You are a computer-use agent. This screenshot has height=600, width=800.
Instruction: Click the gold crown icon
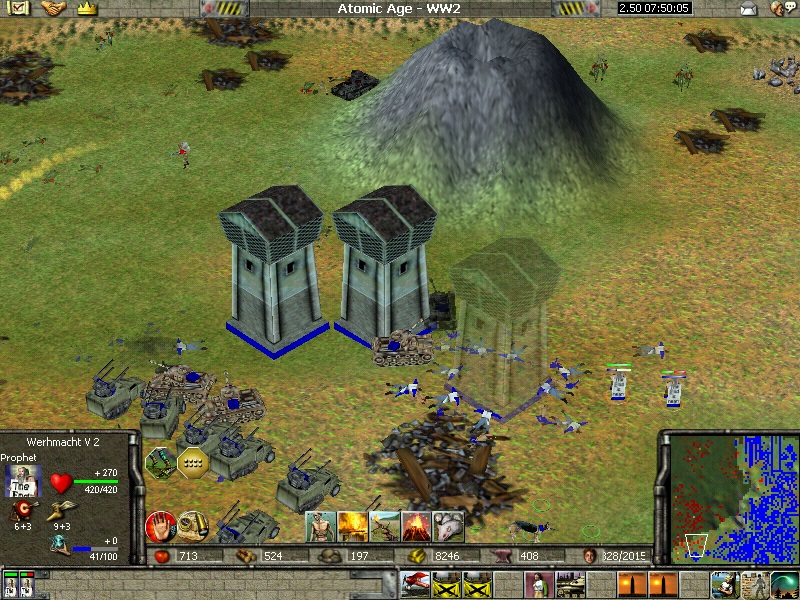pos(87,8)
